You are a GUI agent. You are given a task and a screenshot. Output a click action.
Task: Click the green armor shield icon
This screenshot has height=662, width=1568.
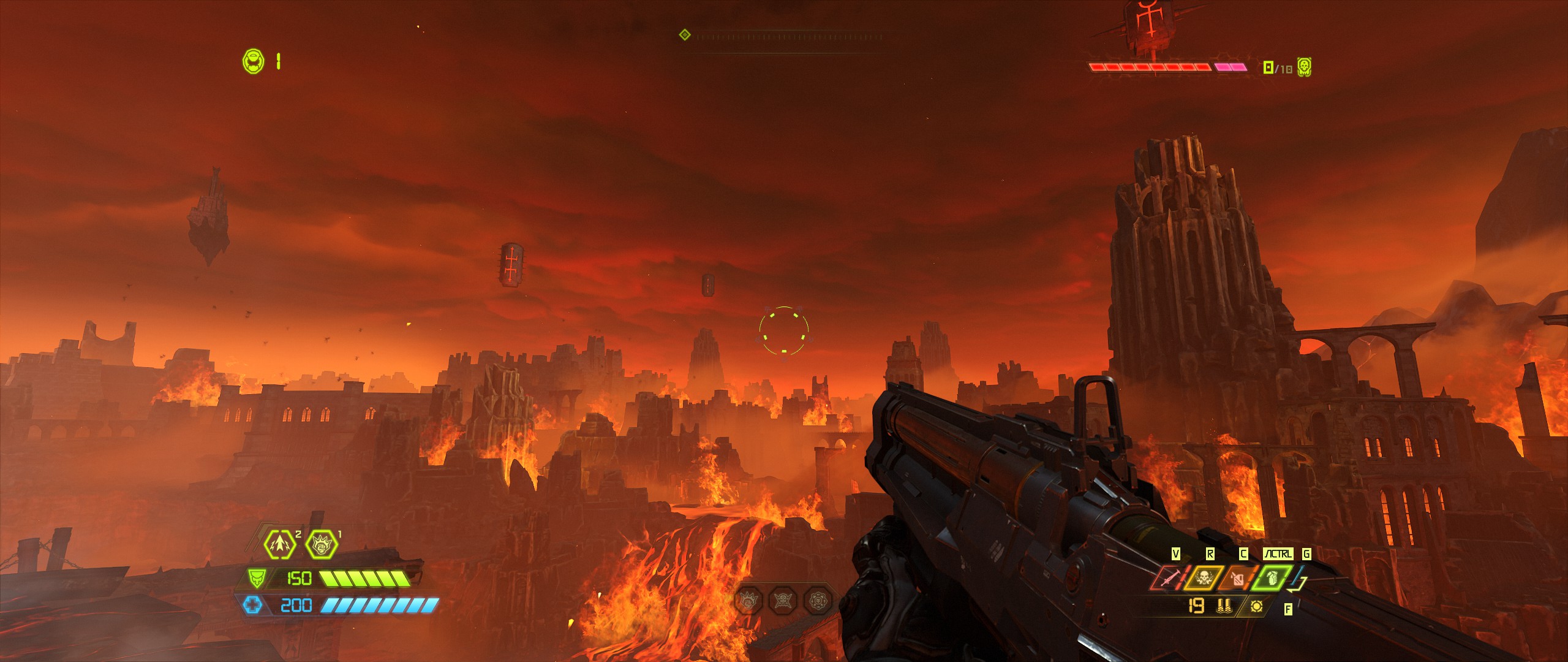point(256,578)
